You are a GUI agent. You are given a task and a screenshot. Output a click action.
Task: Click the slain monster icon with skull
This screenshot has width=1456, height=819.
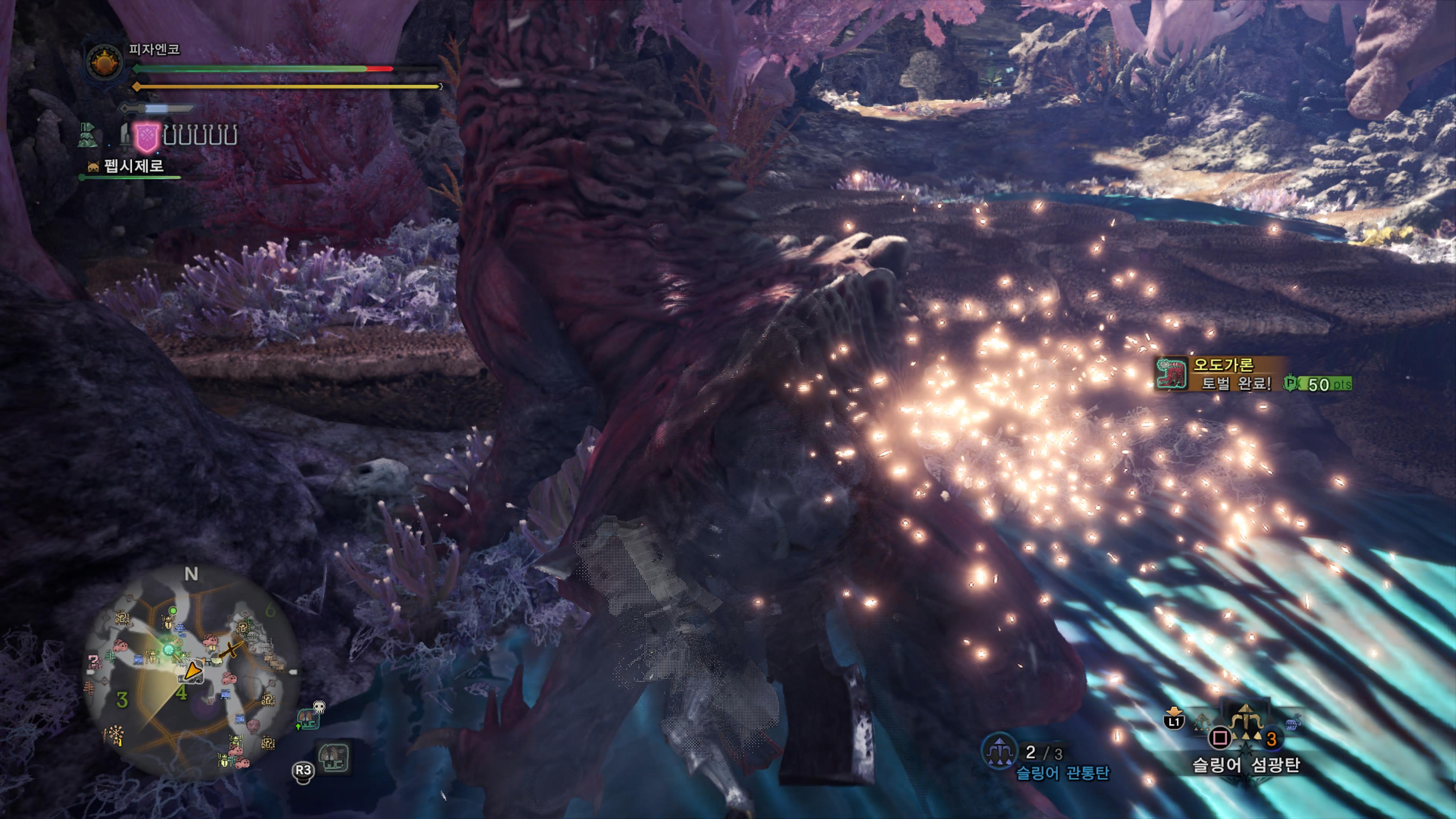(x=310, y=717)
